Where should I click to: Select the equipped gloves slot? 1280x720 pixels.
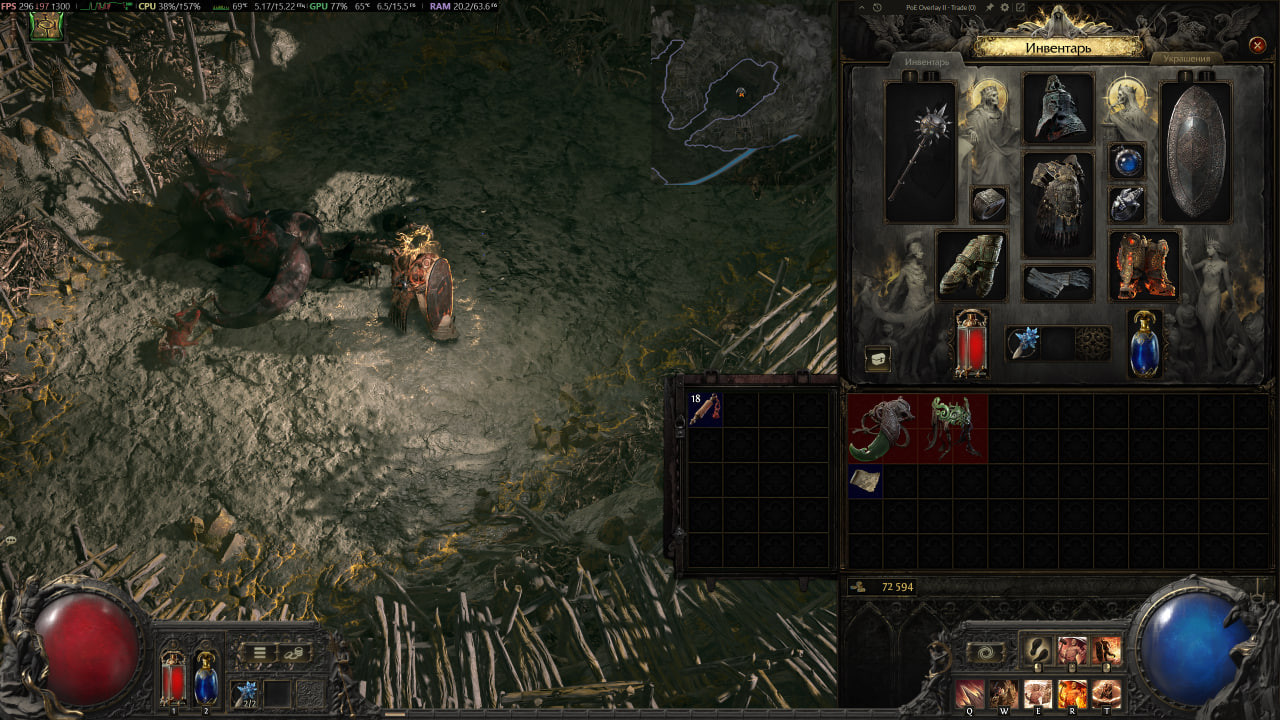[x=970, y=265]
